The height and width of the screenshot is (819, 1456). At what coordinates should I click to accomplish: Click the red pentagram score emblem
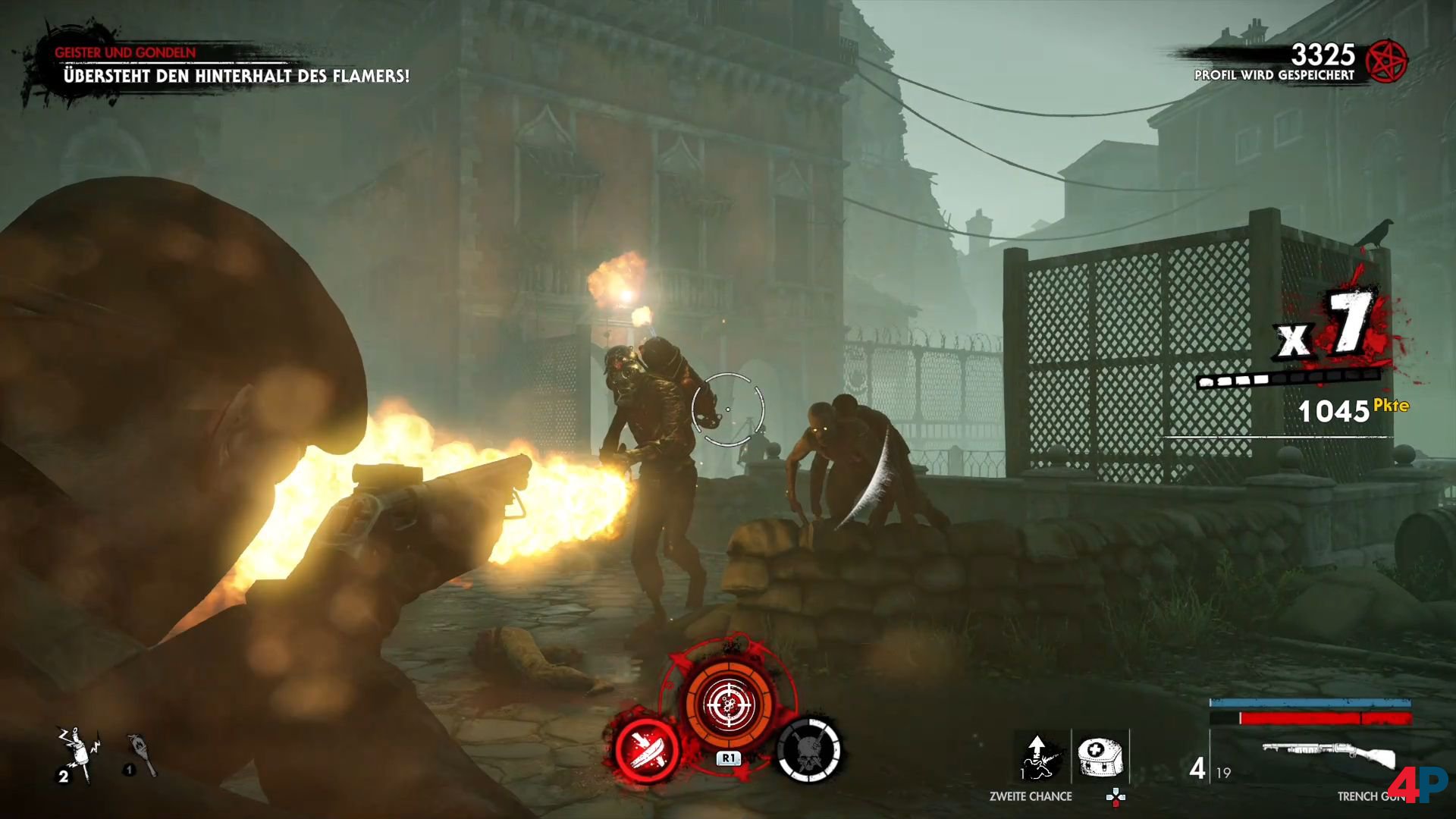click(1385, 61)
